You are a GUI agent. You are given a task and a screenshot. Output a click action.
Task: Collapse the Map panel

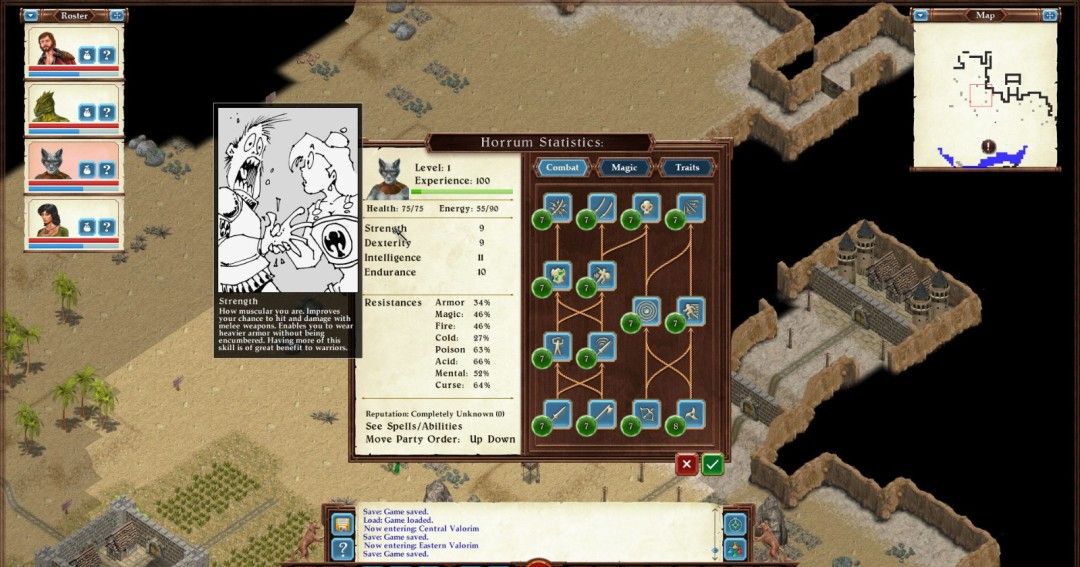920,15
